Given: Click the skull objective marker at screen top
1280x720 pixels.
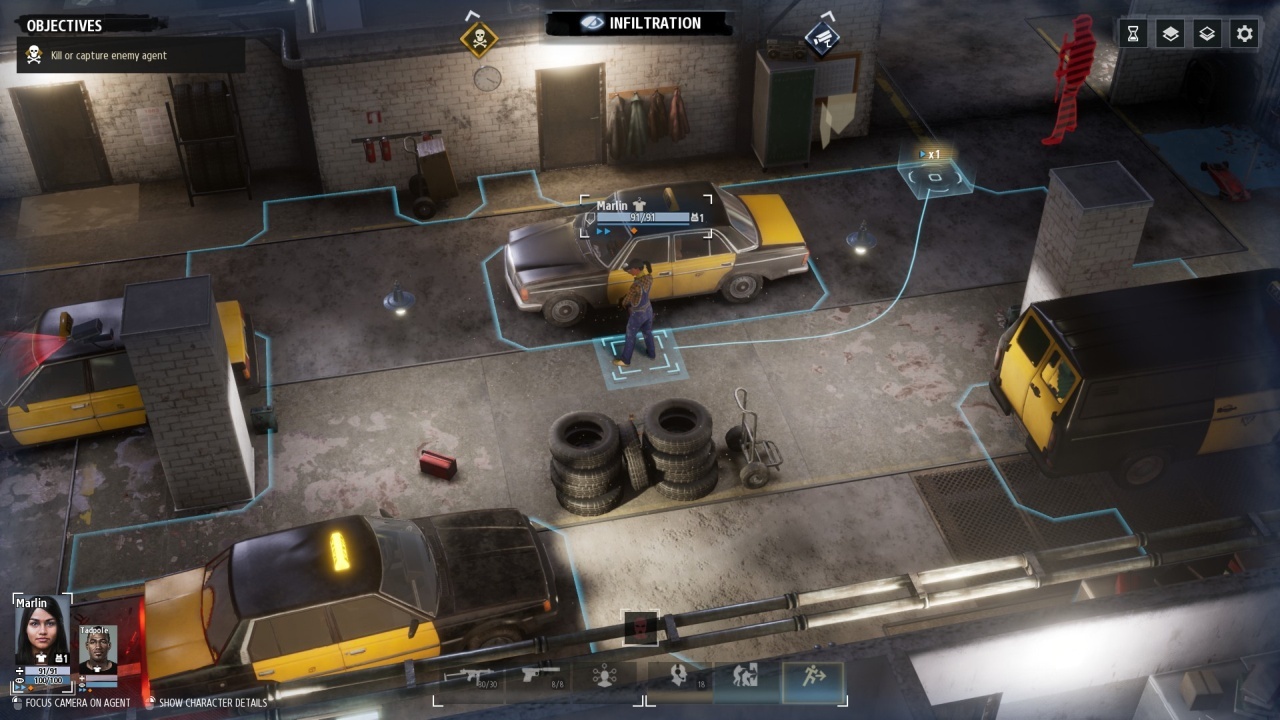Looking at the screenshot, I should [x=479, y=39].
